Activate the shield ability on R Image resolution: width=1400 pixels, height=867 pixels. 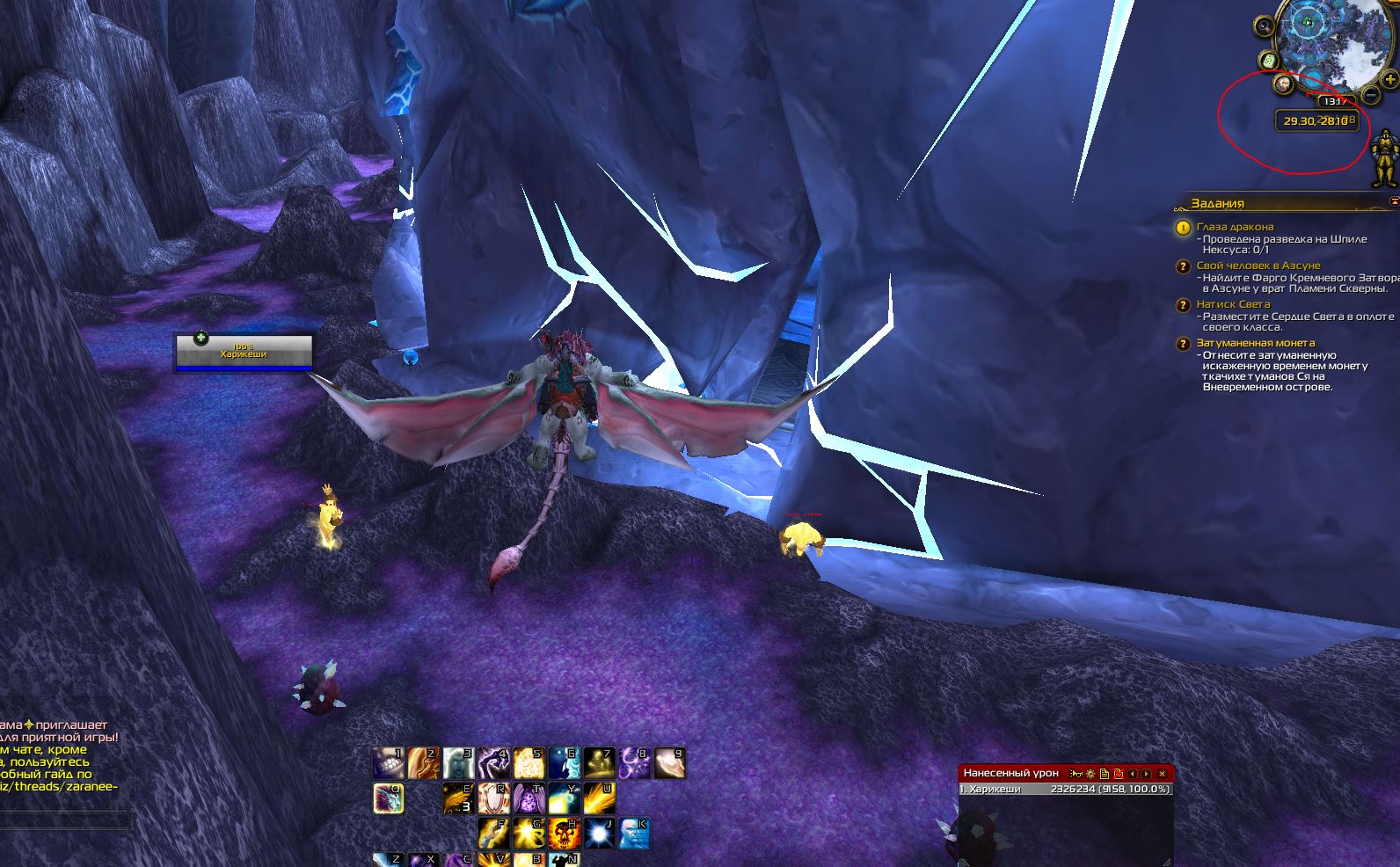[492, 798]
